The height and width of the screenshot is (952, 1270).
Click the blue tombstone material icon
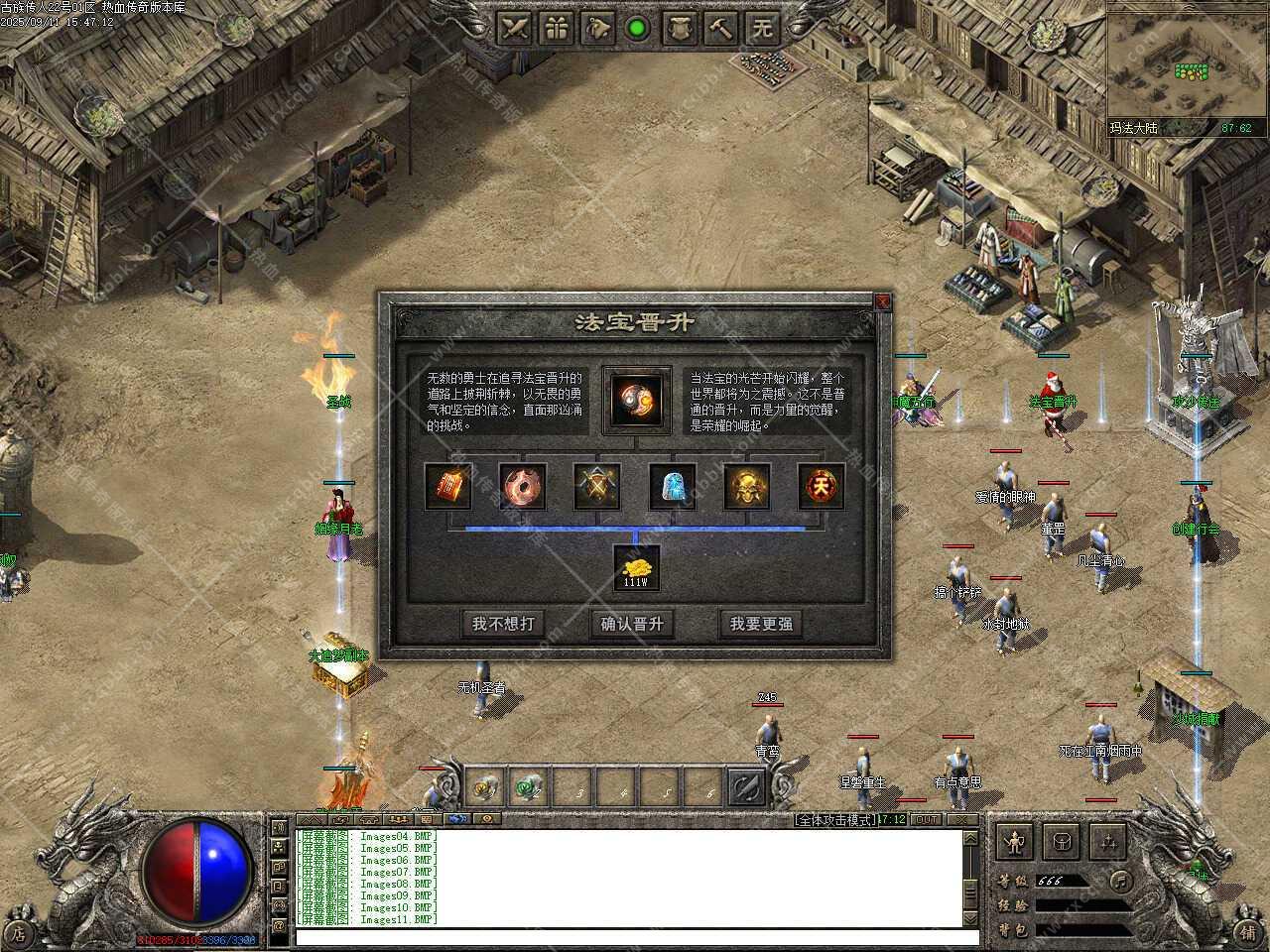point(672,487)
